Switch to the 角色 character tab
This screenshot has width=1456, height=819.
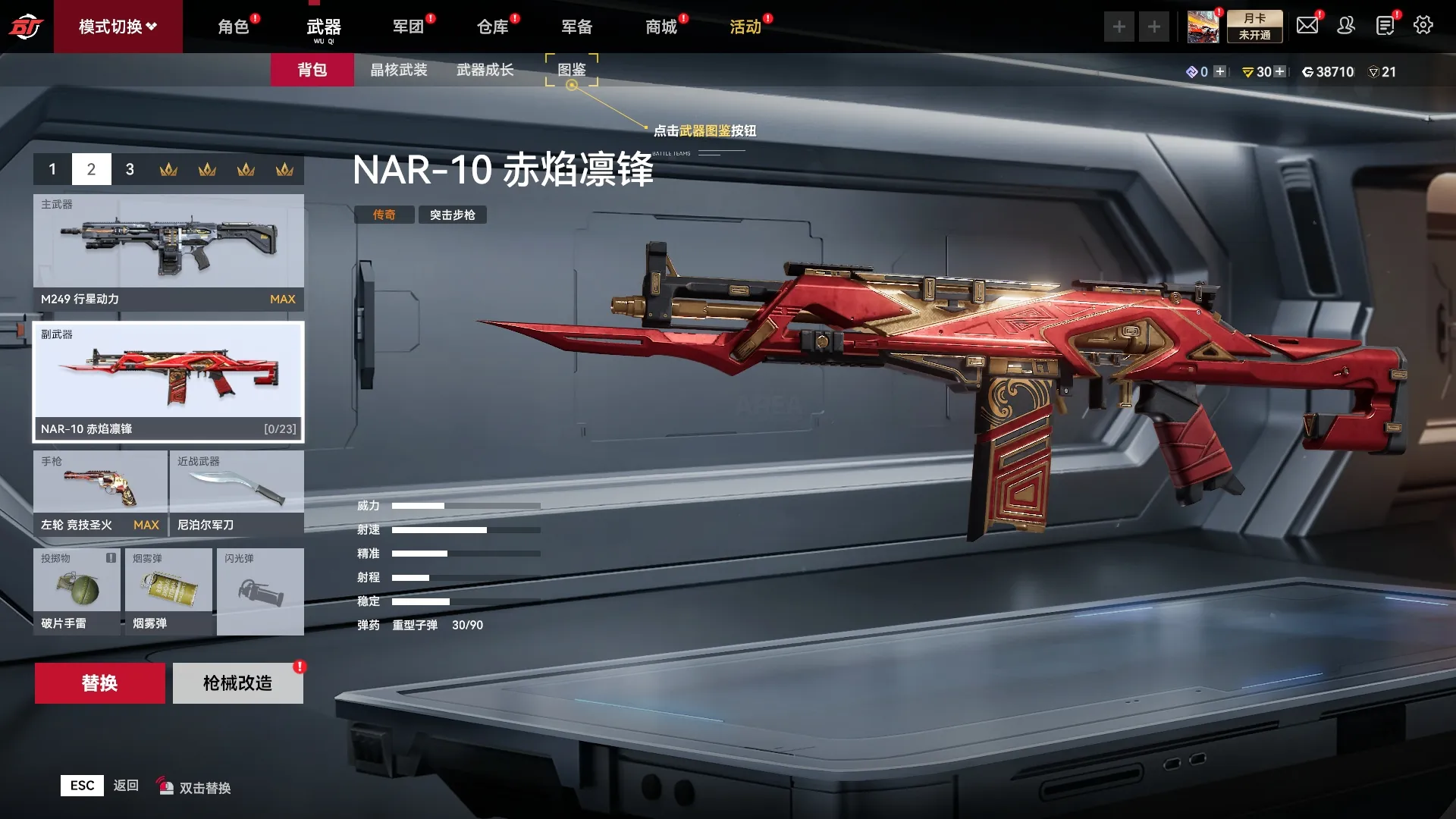[234, 27]
